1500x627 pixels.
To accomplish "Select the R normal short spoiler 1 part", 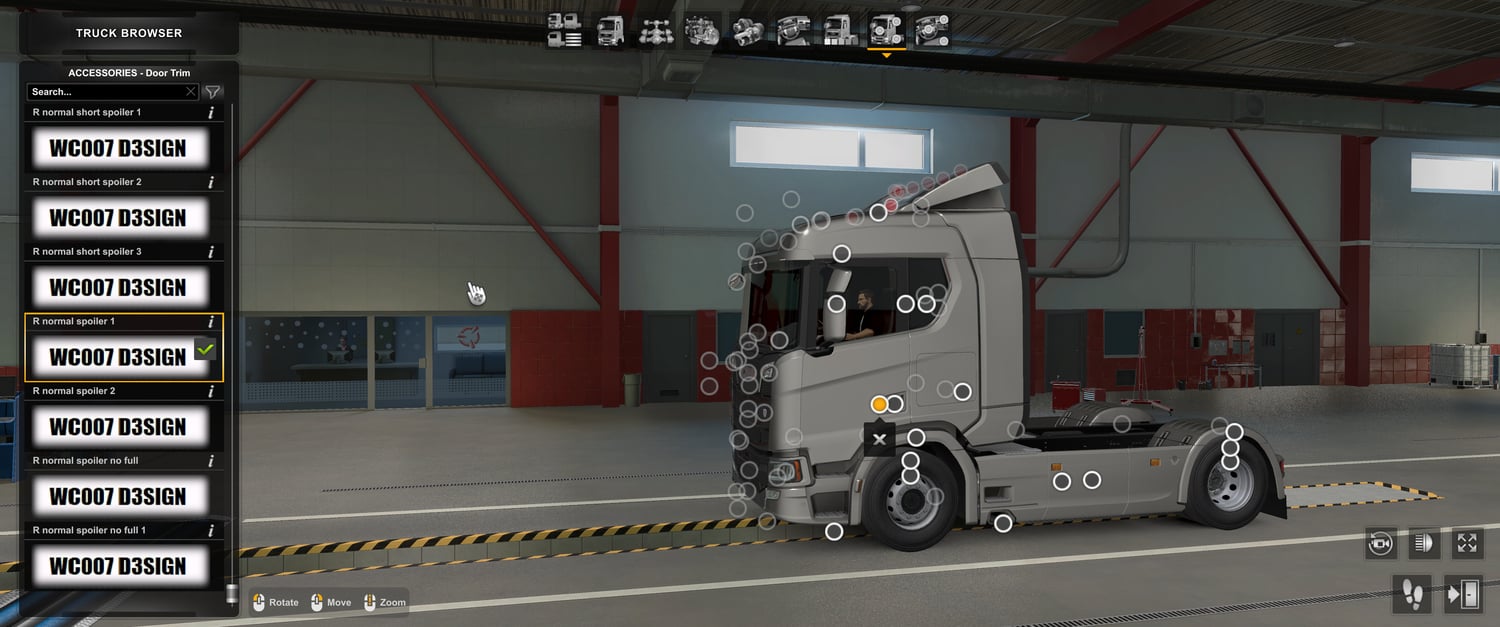I will click(118, 149).
